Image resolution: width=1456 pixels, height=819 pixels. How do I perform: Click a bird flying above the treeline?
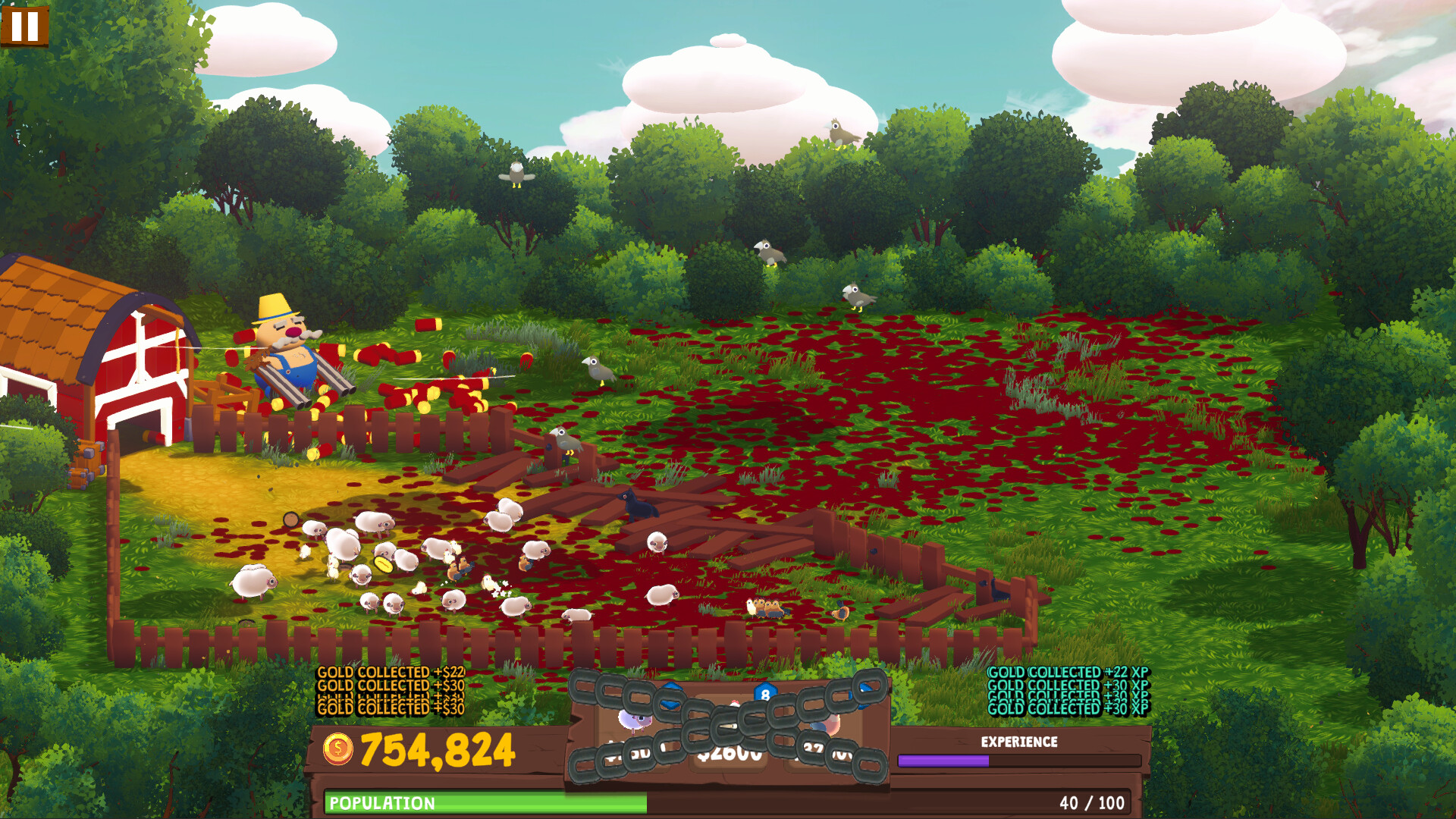[x=516, y=174]
